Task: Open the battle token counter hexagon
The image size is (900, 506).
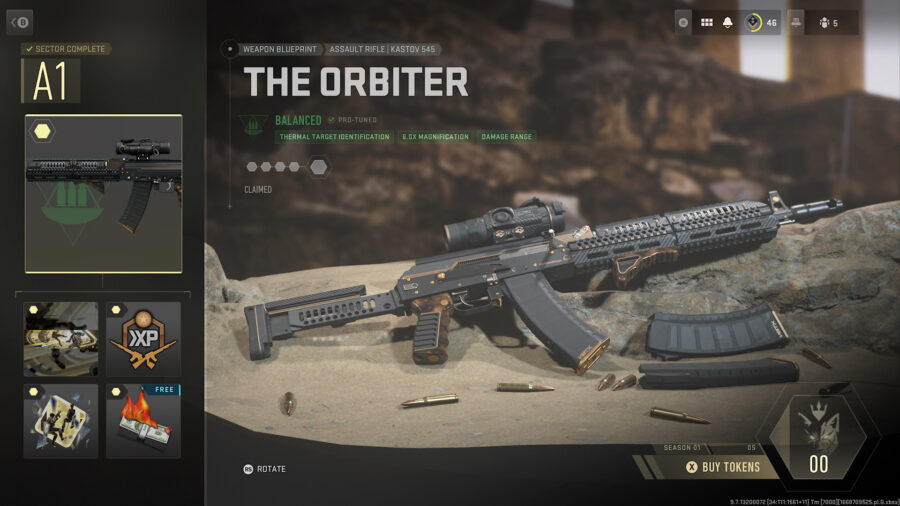Action: point(818,450)
